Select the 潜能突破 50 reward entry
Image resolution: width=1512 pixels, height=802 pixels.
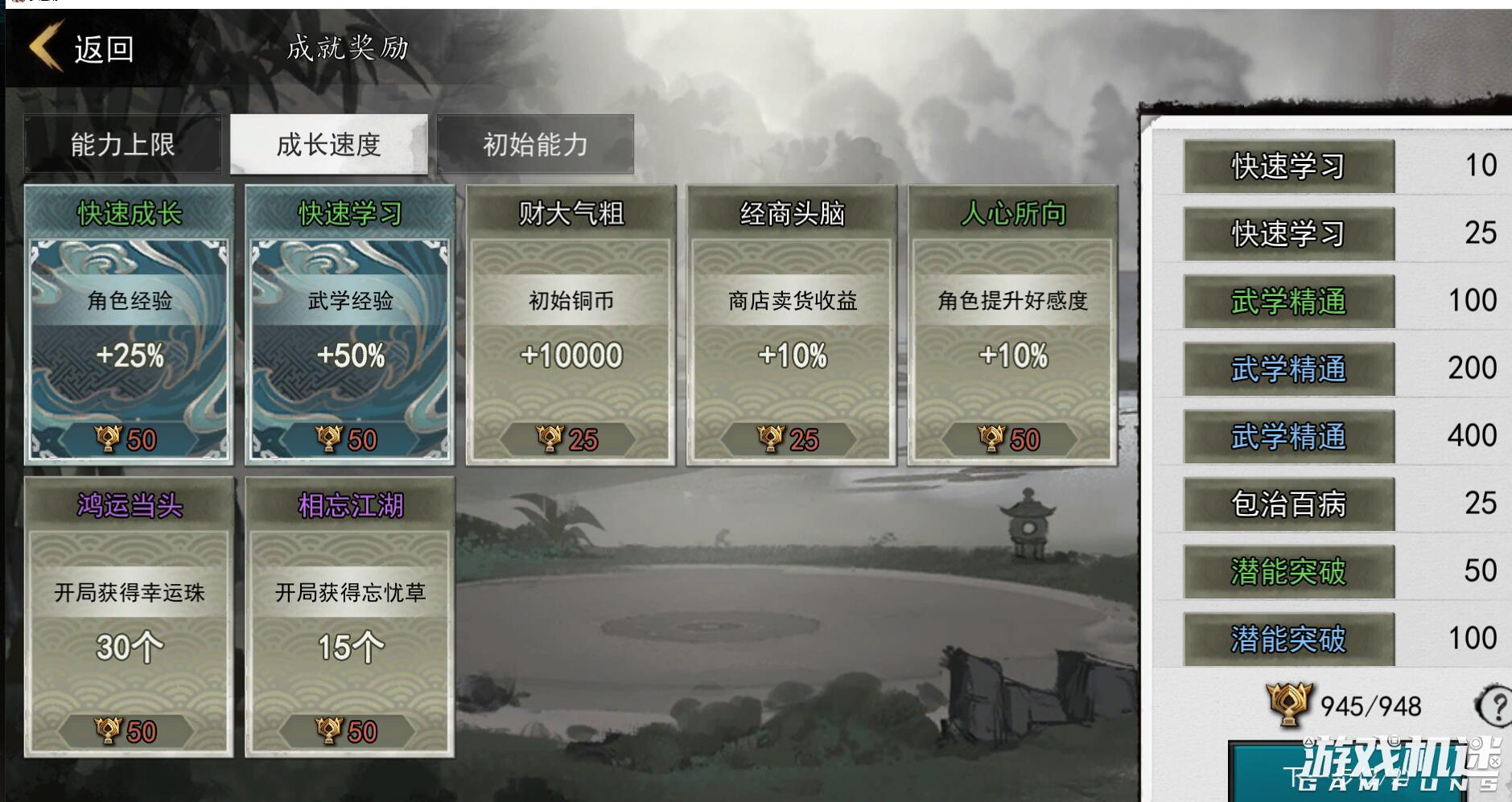[1287, 570]
